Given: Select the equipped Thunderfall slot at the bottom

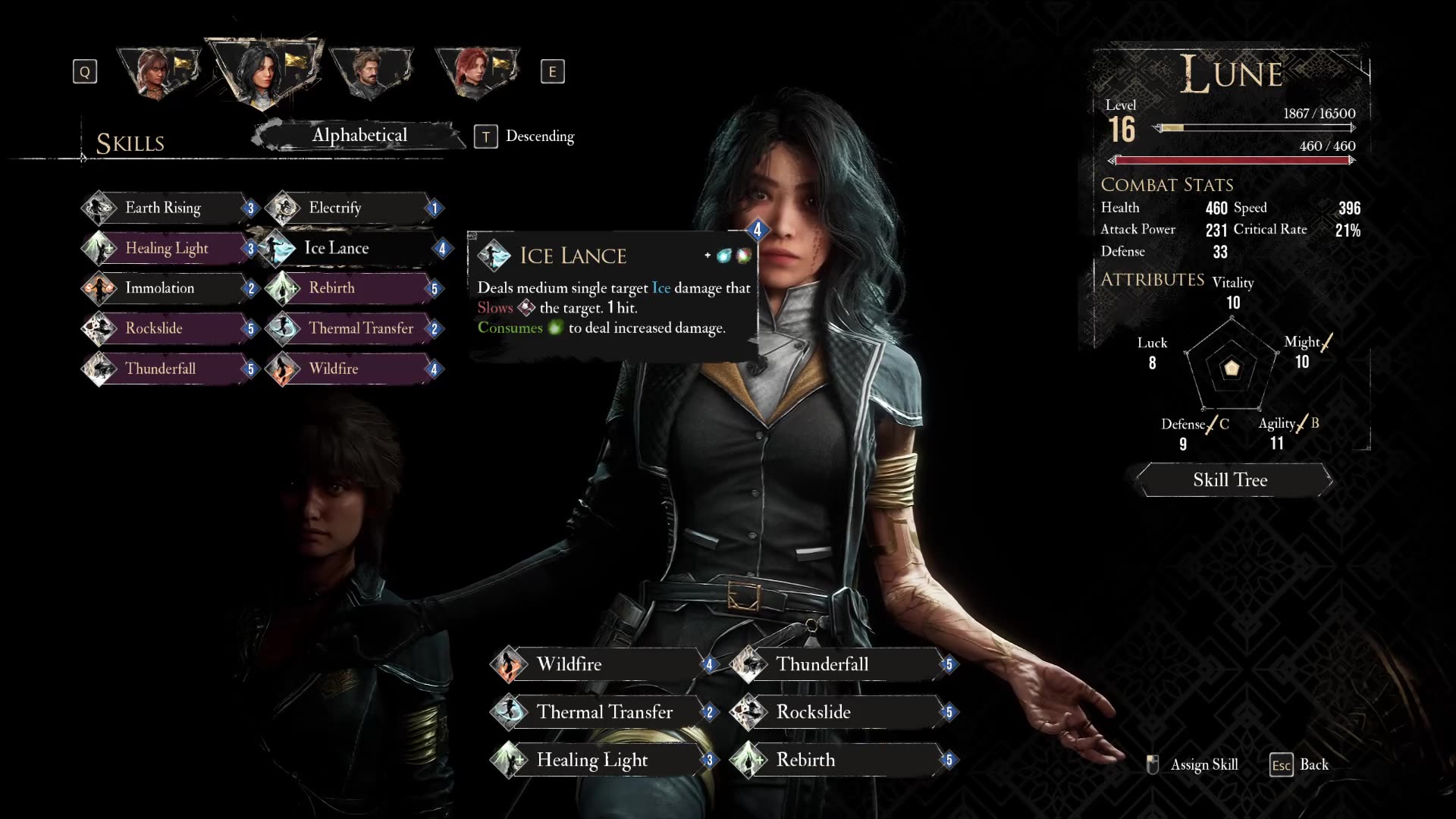Looking at the screenshot, I should pos(838,664).
